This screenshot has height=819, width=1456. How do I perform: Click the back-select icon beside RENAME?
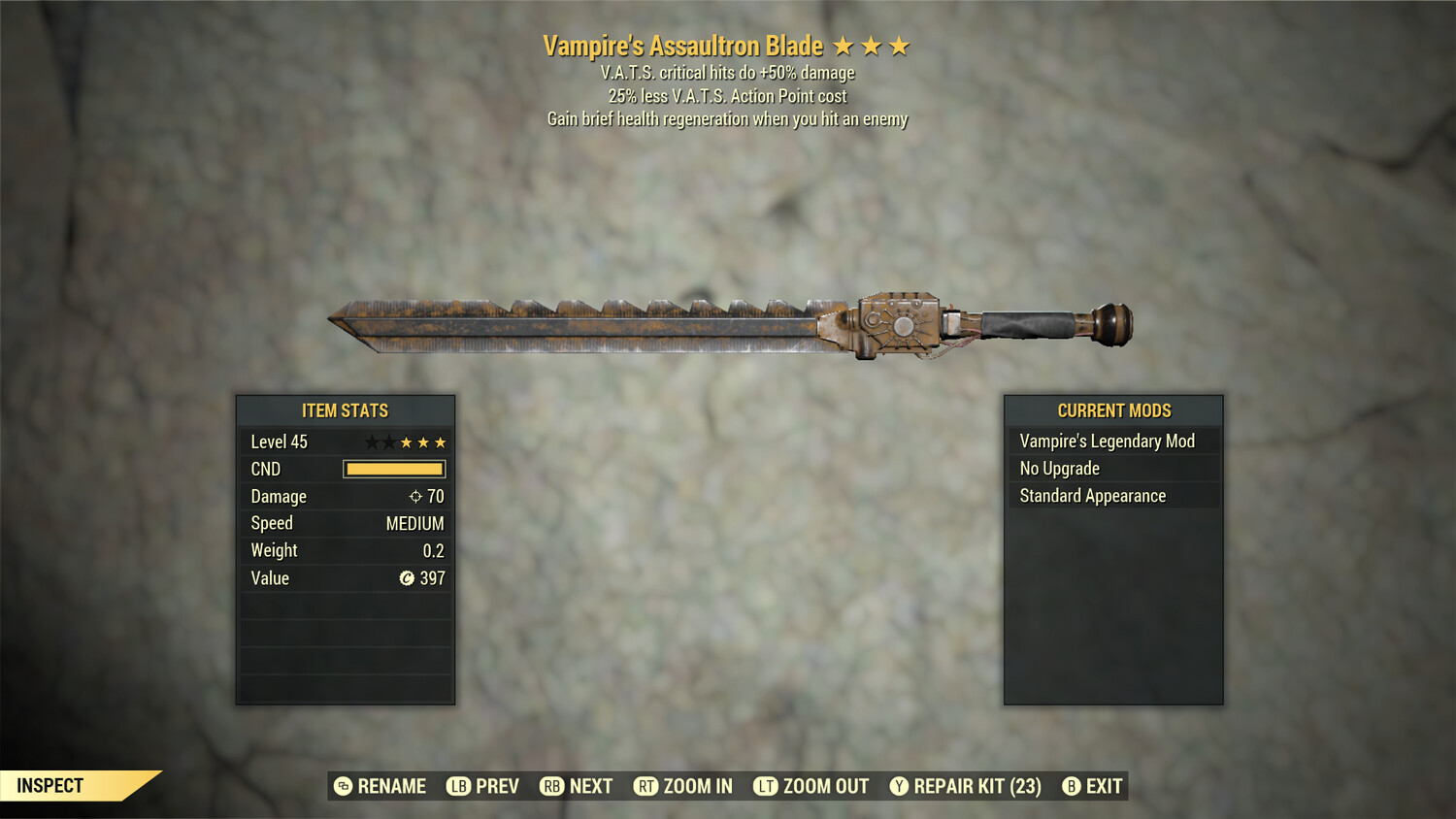click(342, 786)
